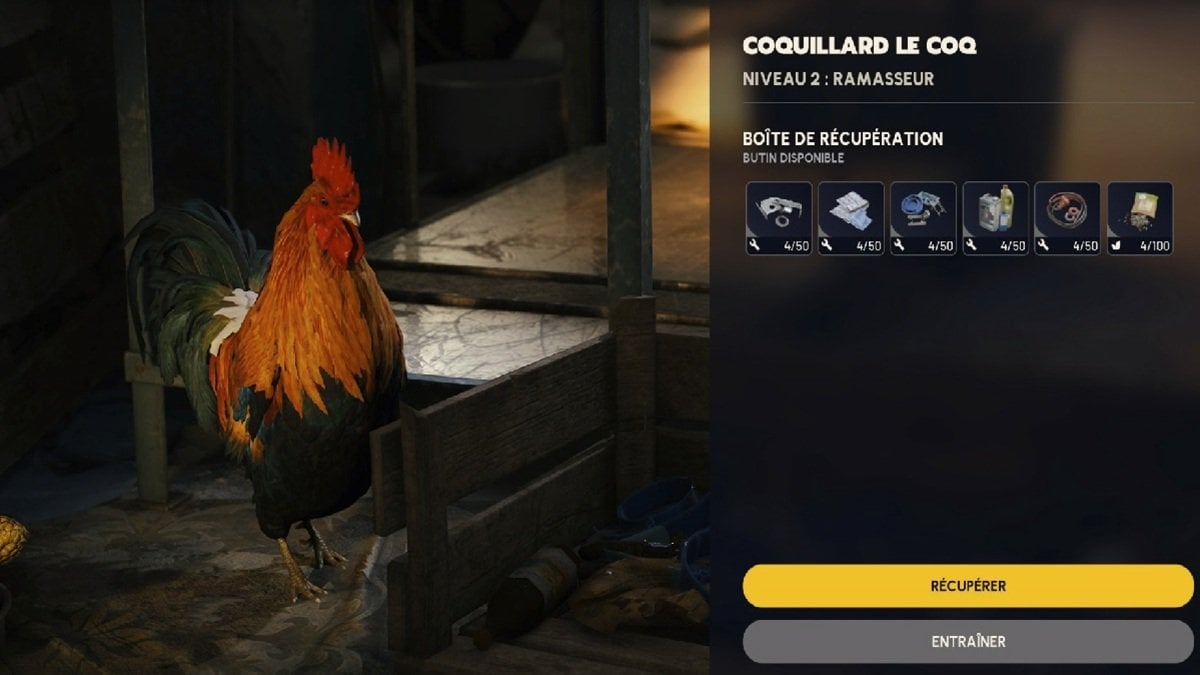Select the coiled copper wire loot slot
1200x675 pixels.
pyautogui.click(x=1068, y=218)
